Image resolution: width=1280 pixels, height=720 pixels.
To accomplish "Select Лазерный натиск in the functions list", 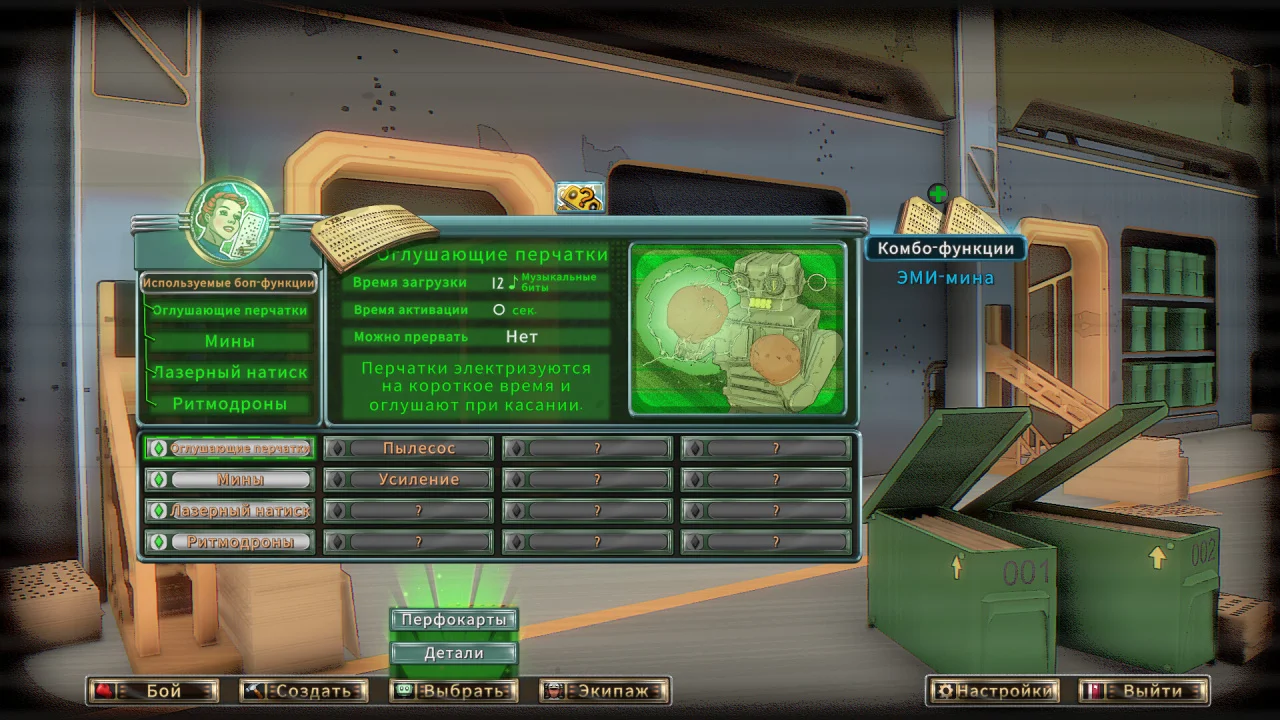I will [230, 372].
